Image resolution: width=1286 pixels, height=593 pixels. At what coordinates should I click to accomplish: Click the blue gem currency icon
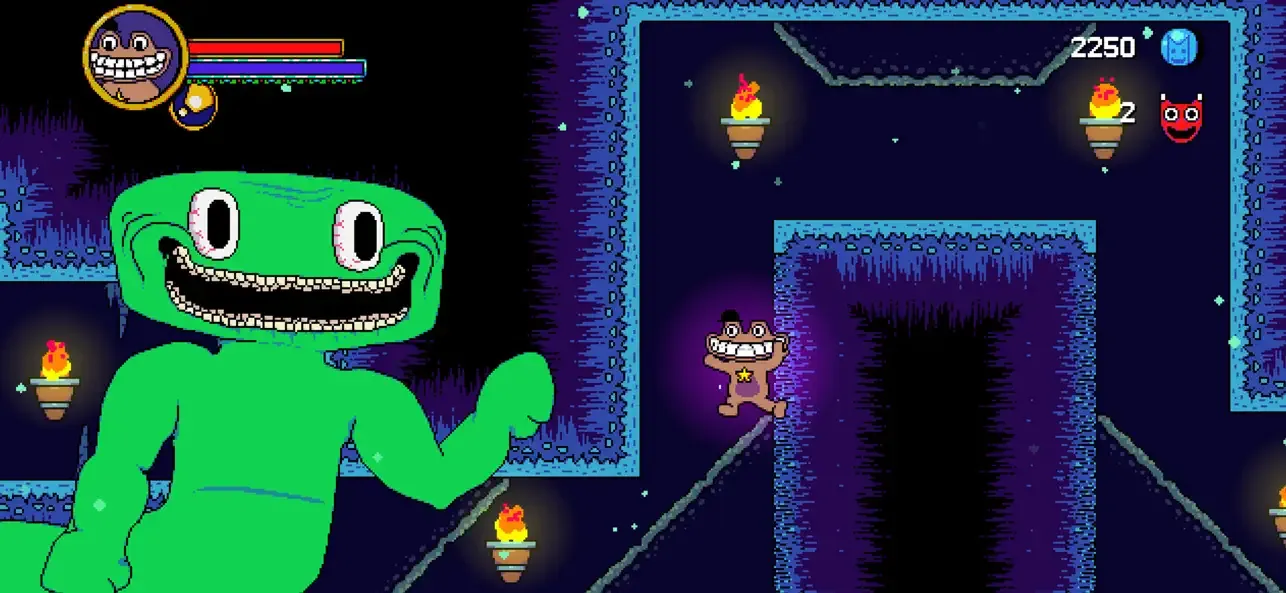click(x=1179, y=47)
